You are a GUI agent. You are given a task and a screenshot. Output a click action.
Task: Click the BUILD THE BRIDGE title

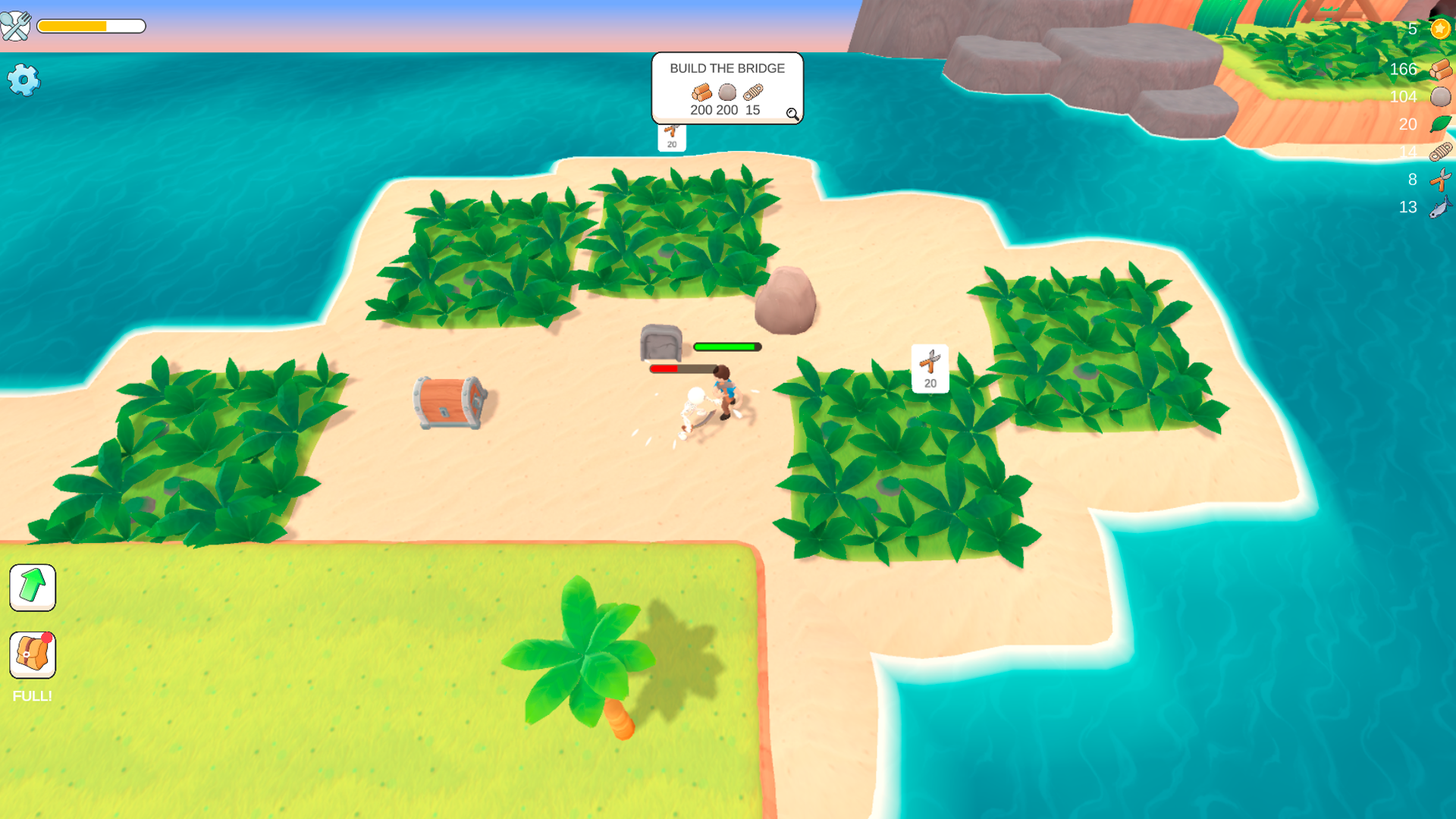click(726, 68)
